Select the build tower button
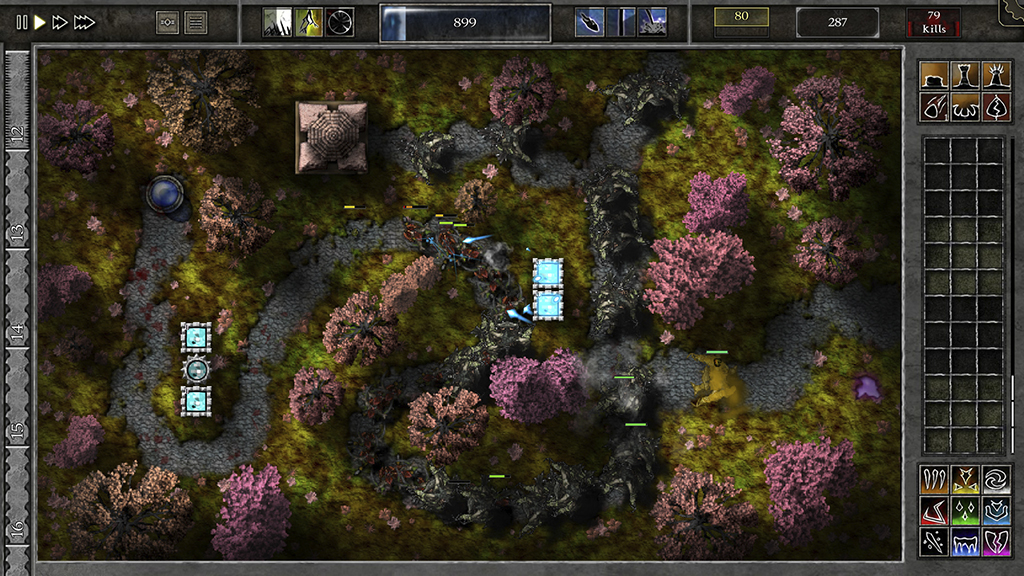 coord(965,76)
